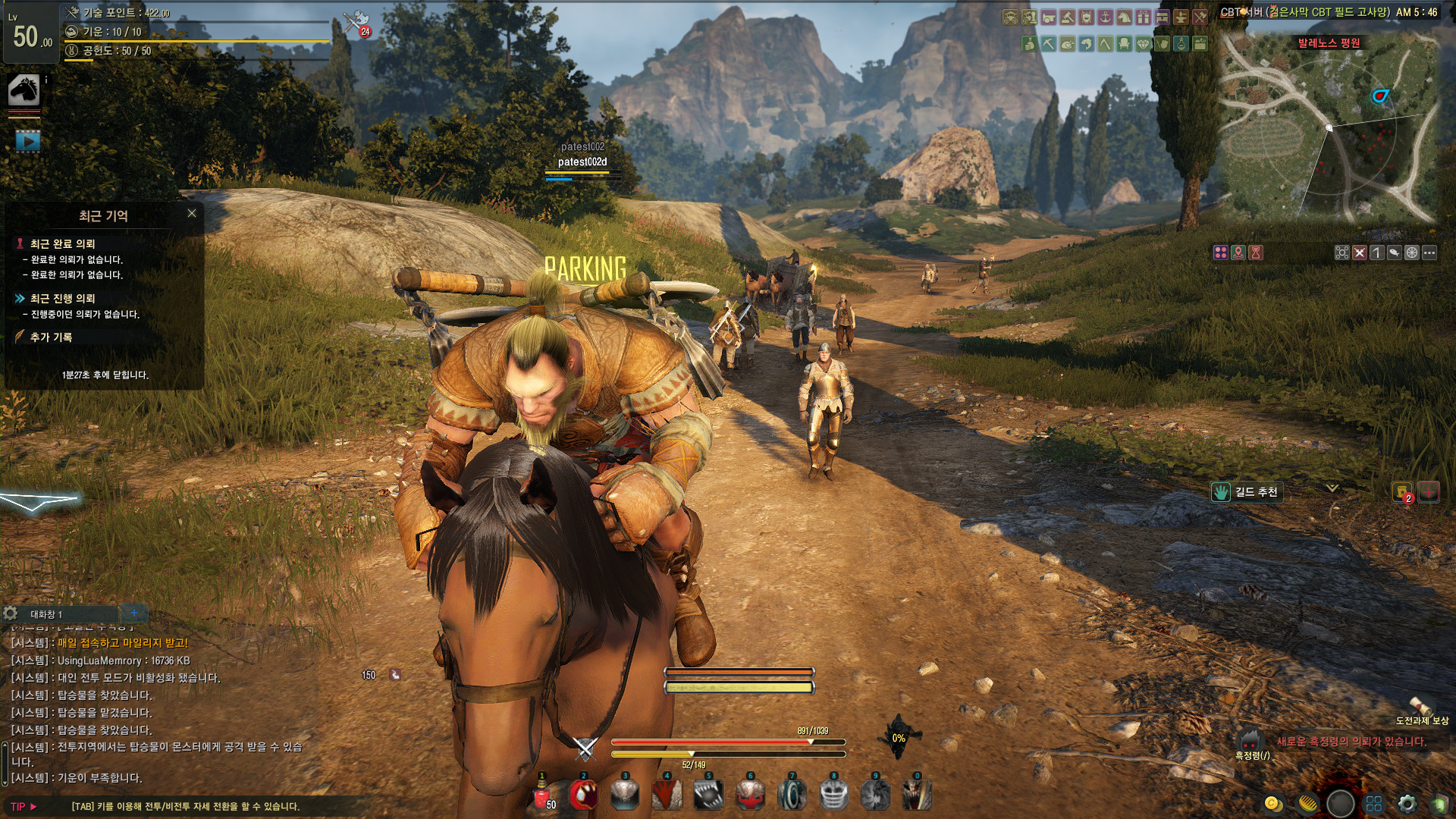The width and height of the screenshot is (1456, 819).
Task: Click the hourglass icon below the minimap
Action: point(1256,253)
